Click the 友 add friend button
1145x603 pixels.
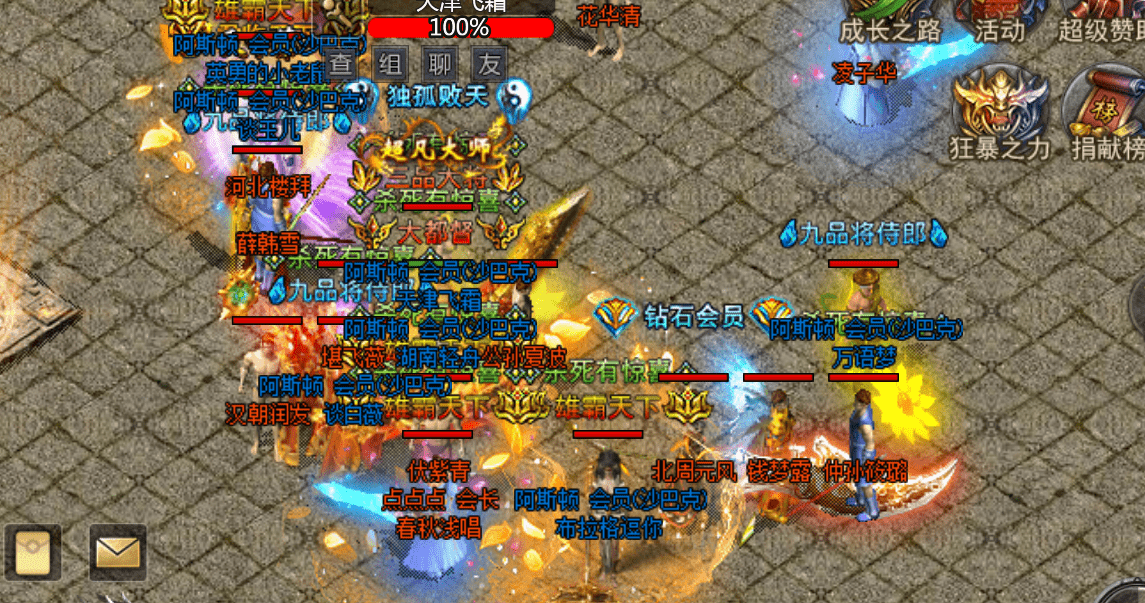click(x=489, y=66)
